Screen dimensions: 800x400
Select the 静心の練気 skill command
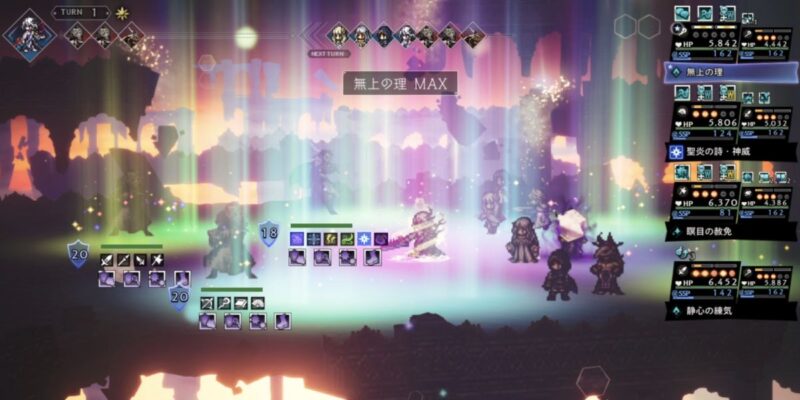[x=728, y=311]
